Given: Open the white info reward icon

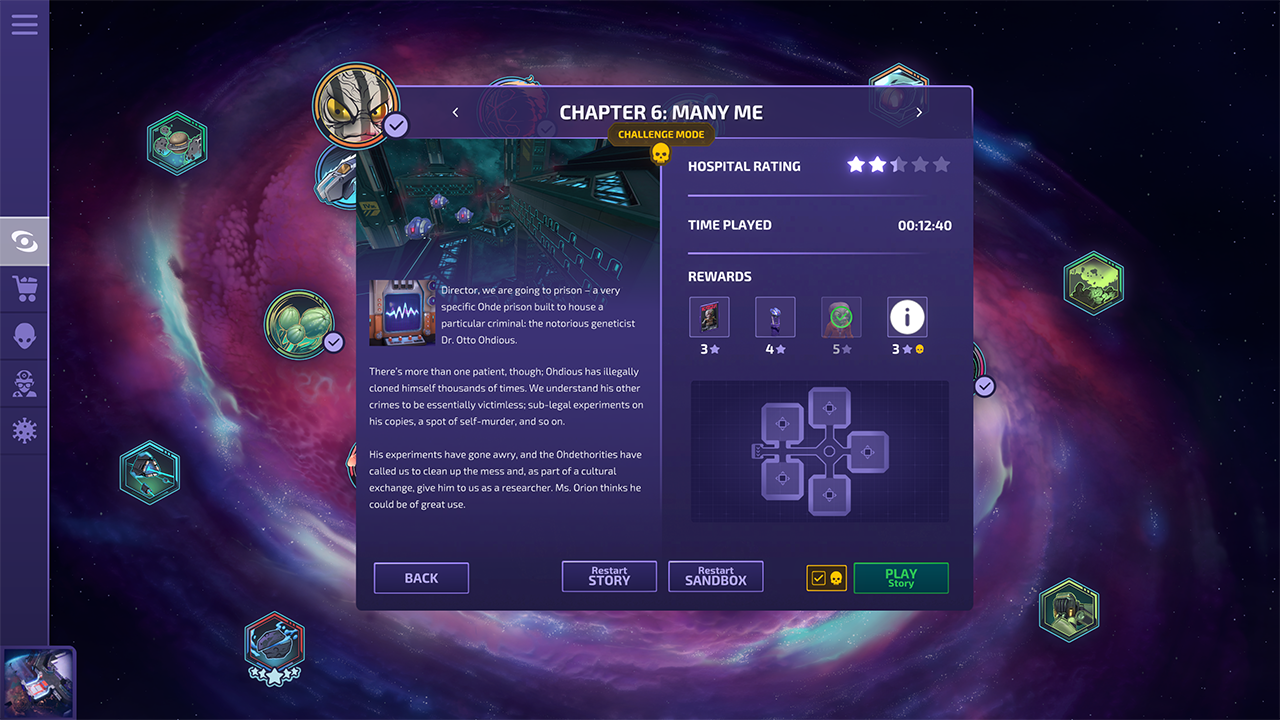Looking at the screenshot, I should (907, 316).
